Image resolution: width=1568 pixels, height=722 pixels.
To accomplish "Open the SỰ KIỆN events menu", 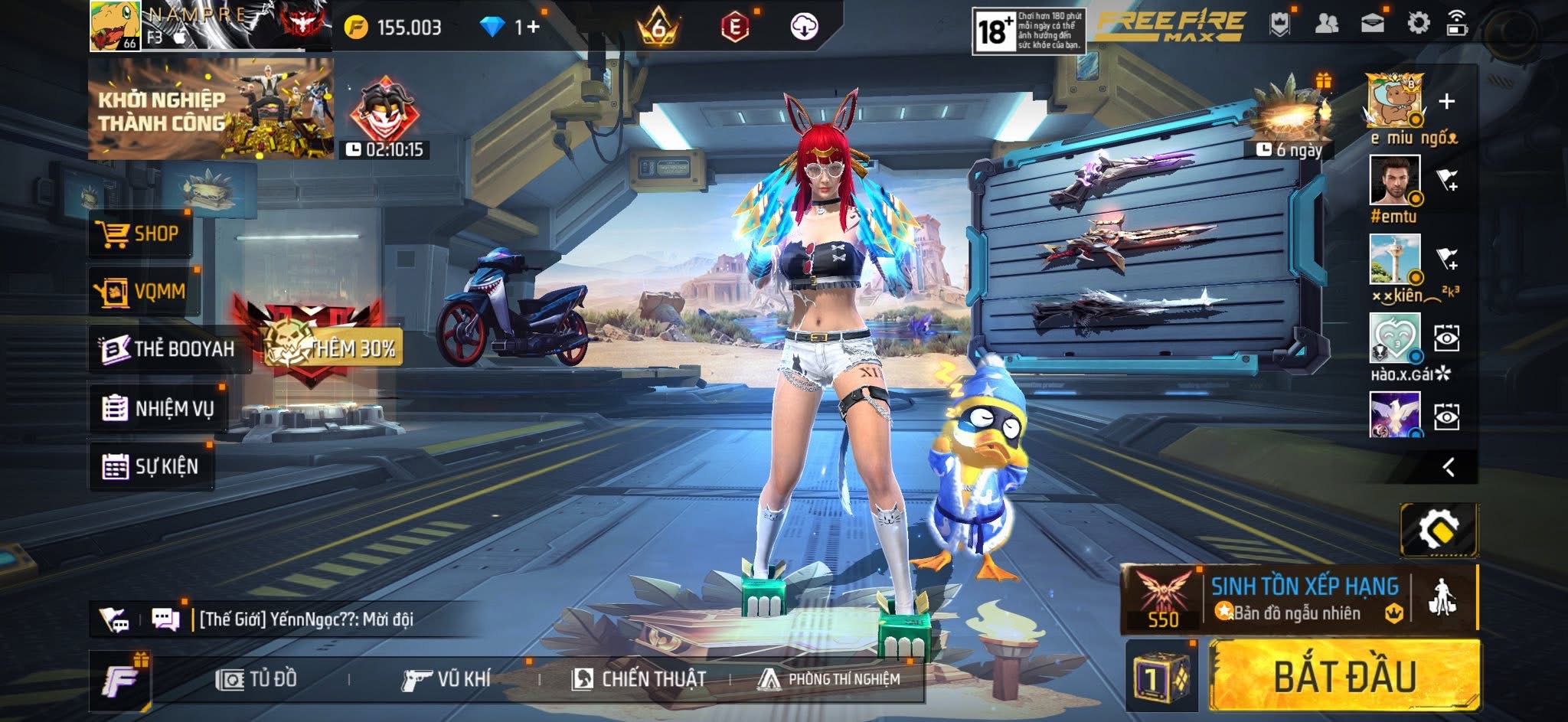I will [151, 466].
